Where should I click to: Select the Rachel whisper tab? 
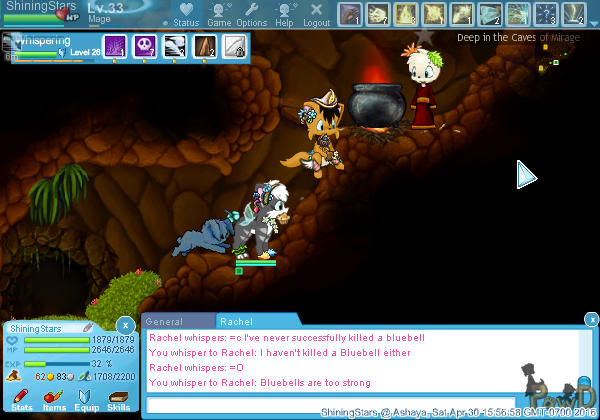237,322
